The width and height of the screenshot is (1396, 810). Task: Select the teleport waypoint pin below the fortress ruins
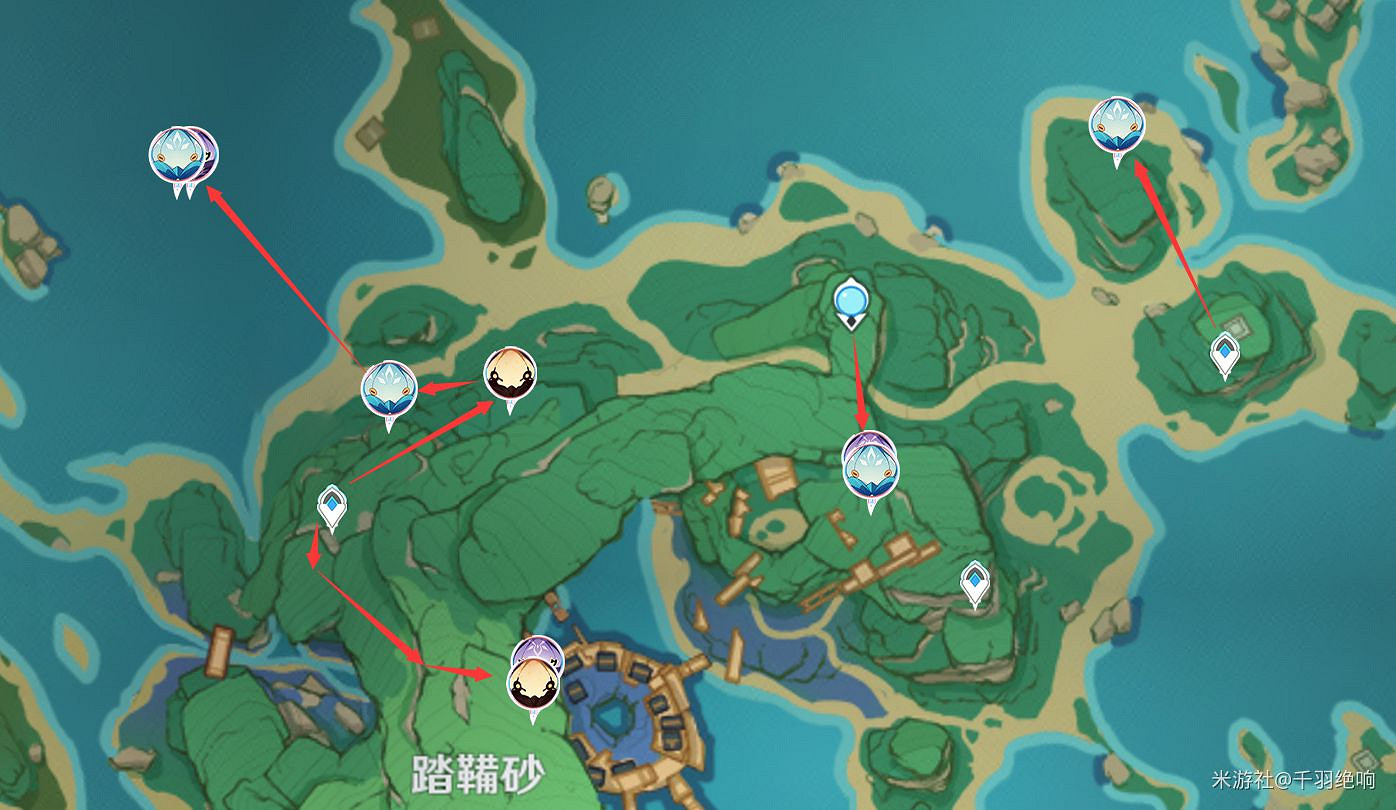[x=974, y=580]
